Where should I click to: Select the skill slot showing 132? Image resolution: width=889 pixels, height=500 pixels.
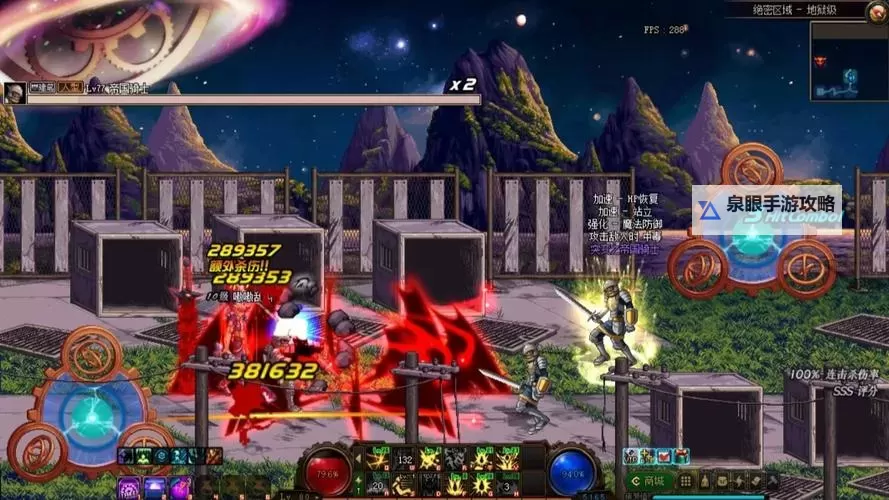[x=406, y=459]
